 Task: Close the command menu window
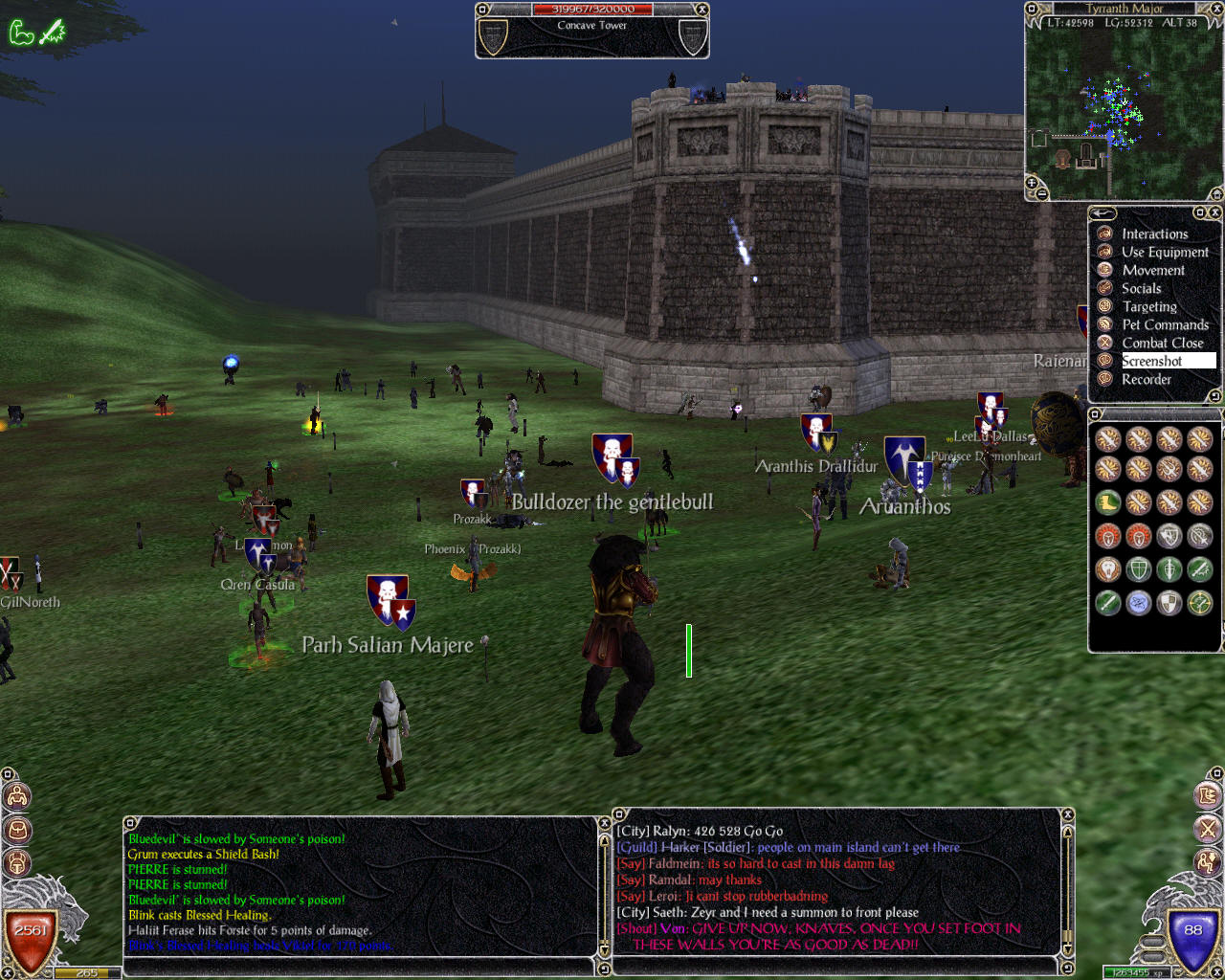(x=1214, y=212)
